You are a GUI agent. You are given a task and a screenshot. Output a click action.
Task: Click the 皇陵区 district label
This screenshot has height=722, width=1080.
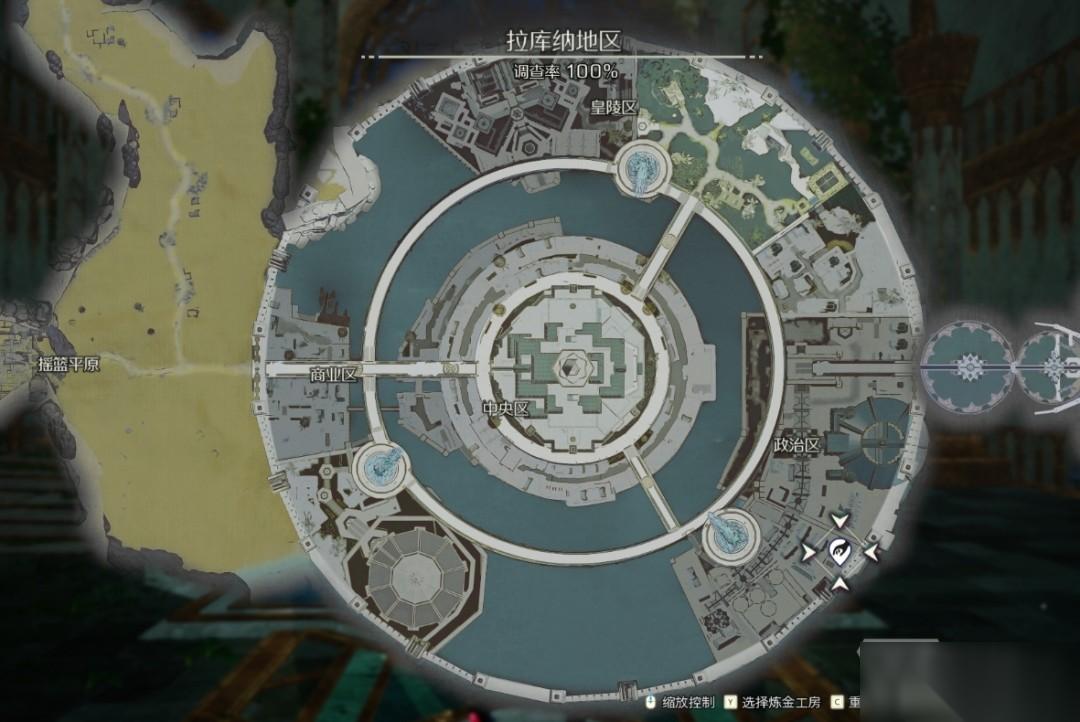(613, 107)
